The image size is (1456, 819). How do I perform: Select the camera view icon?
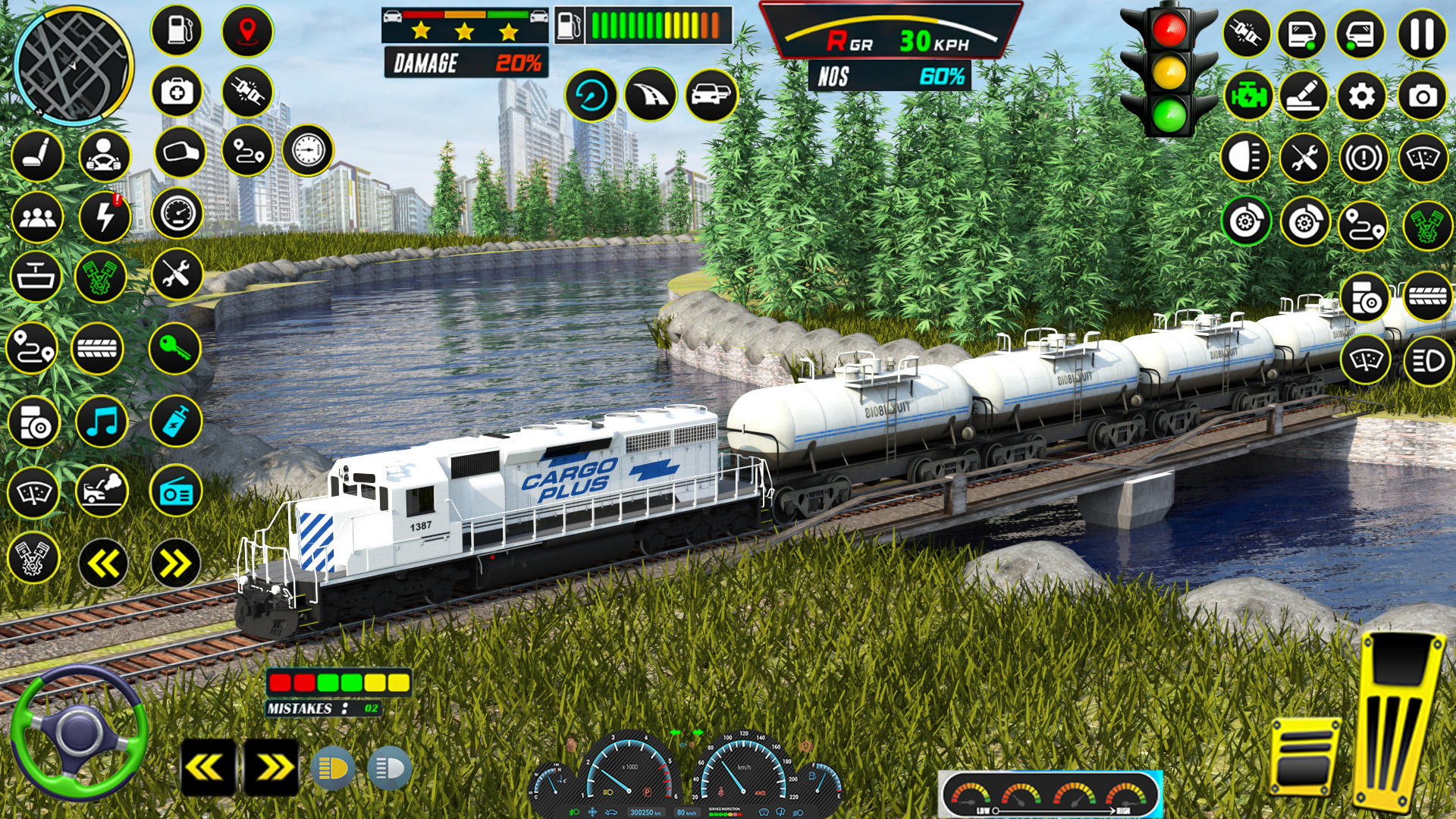pyautogui.click(x=1425, y=96)
